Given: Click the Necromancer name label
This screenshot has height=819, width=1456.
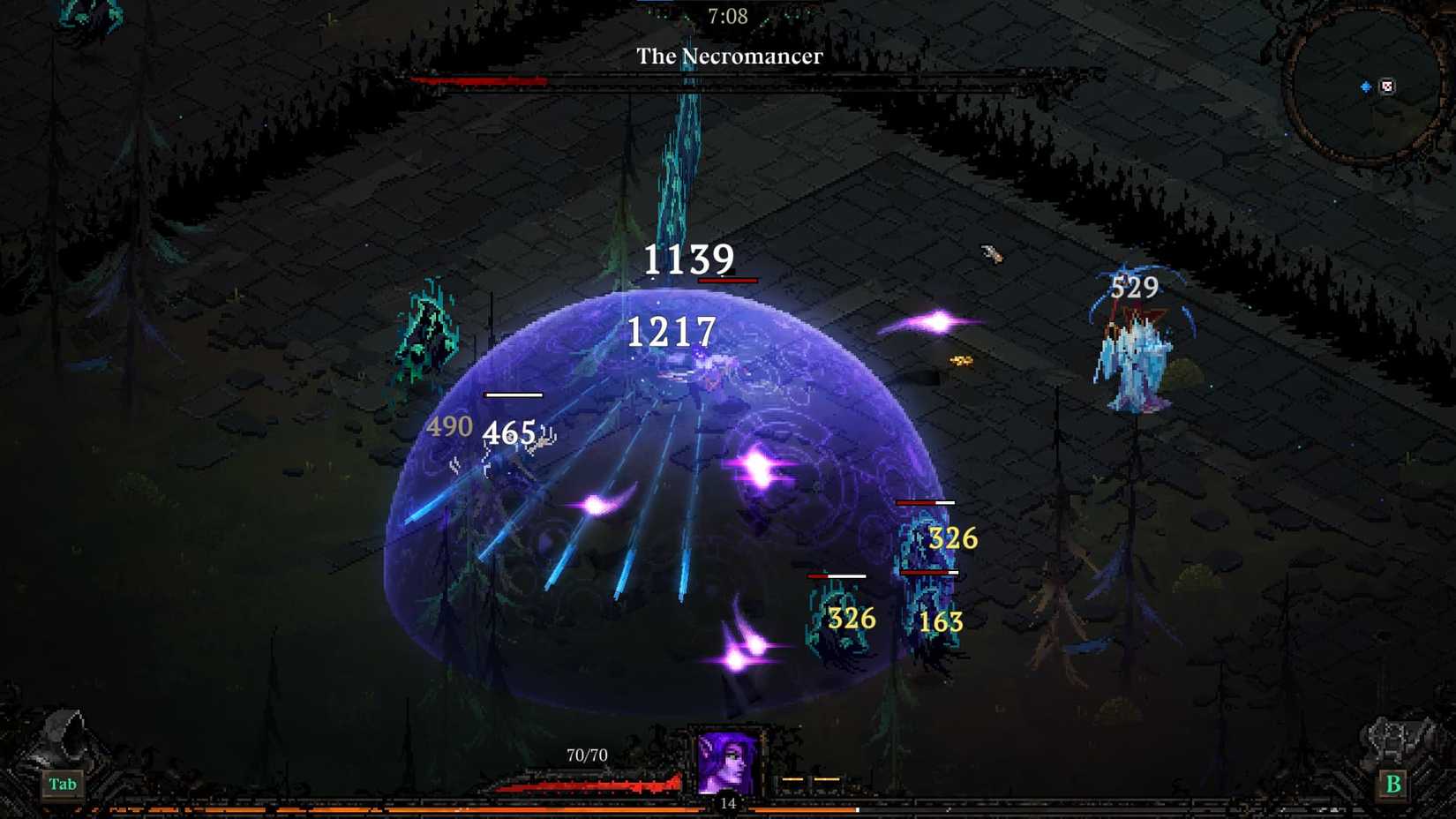Looking at the screenshot, I should coord(729,56).
